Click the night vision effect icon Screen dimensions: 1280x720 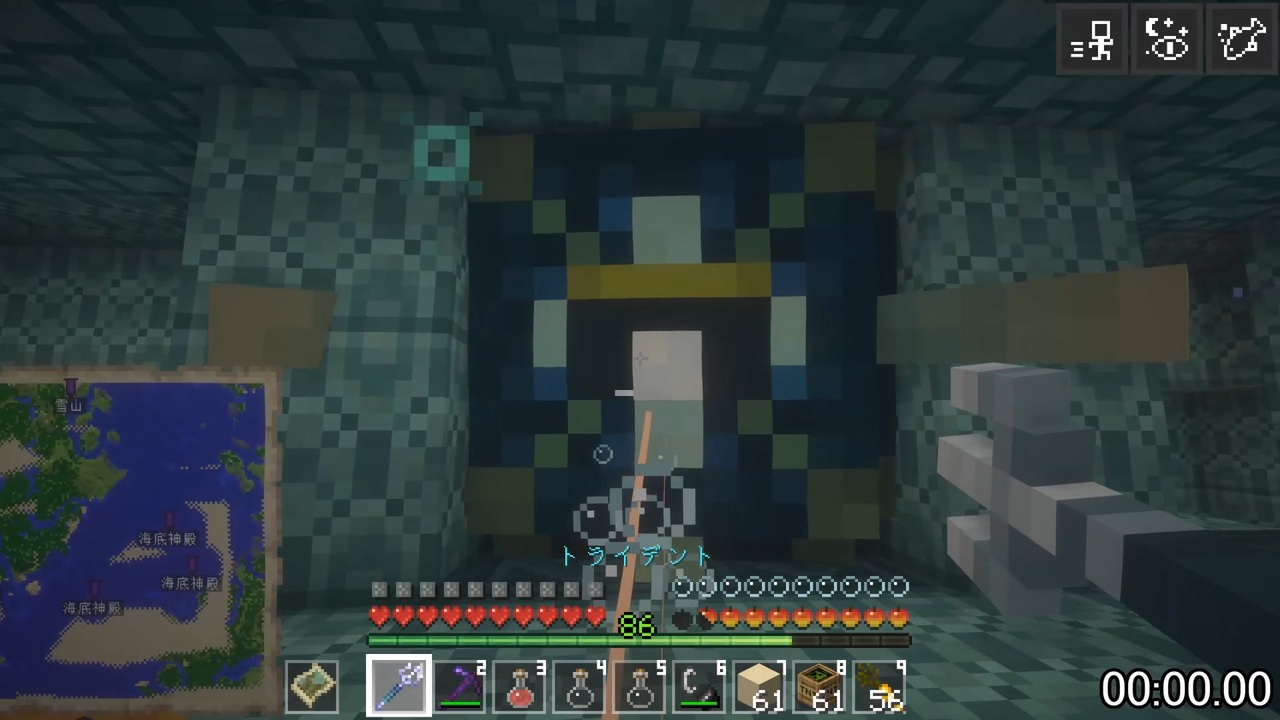click(1168, 40)
